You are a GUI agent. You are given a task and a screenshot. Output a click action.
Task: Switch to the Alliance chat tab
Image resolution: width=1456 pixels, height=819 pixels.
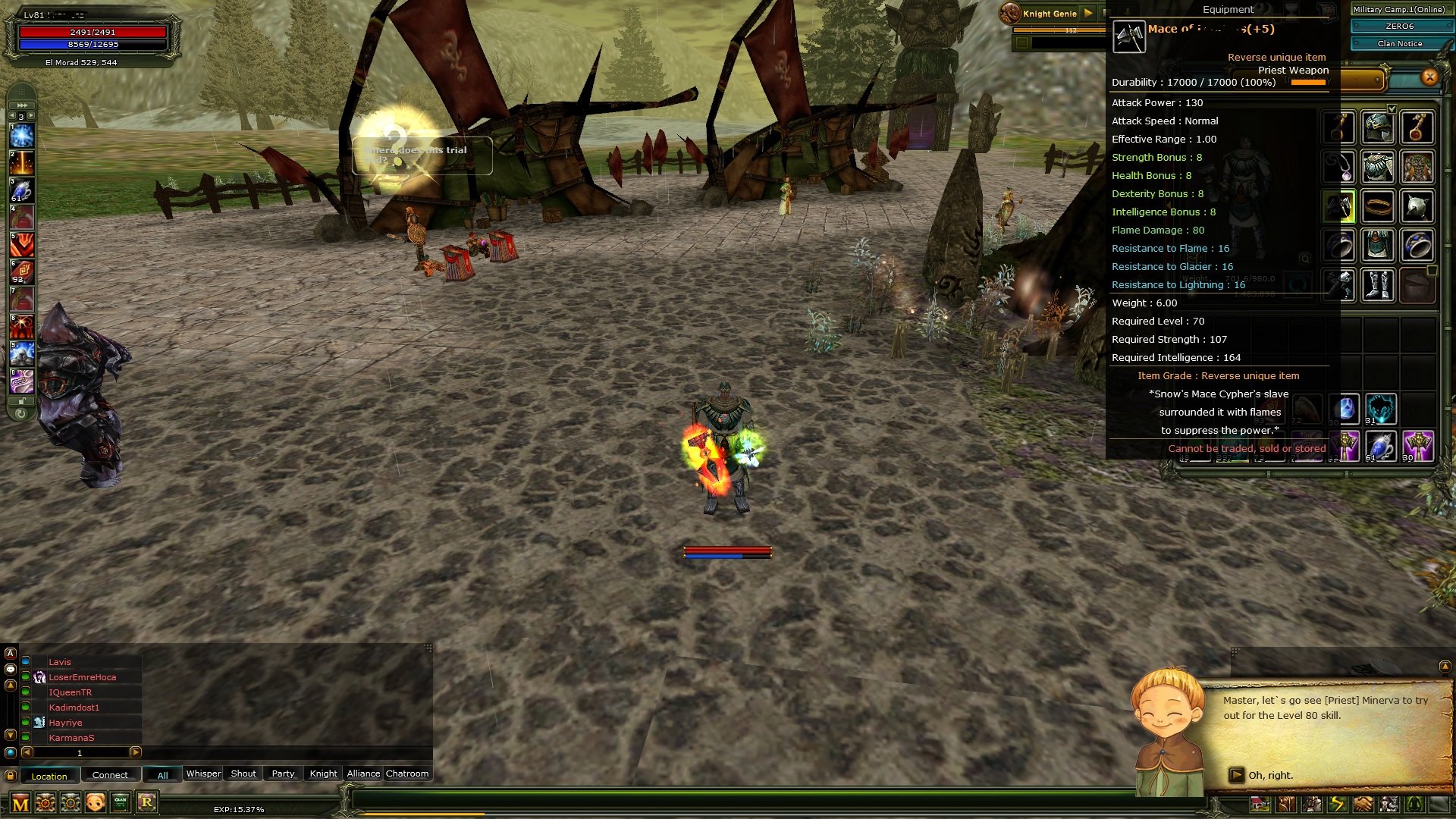click(363, 773)
